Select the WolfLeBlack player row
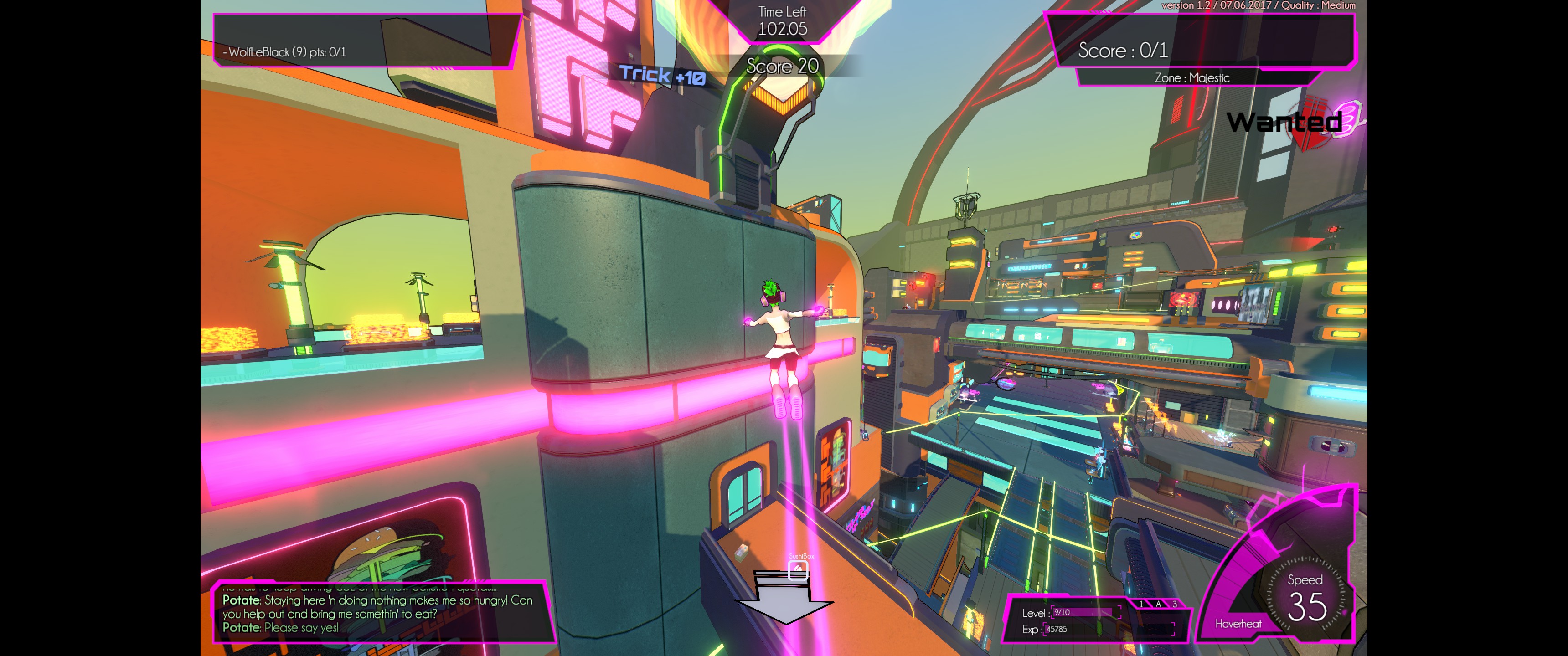Viewport: 1568px width, 656px height. tap(285, 52)
